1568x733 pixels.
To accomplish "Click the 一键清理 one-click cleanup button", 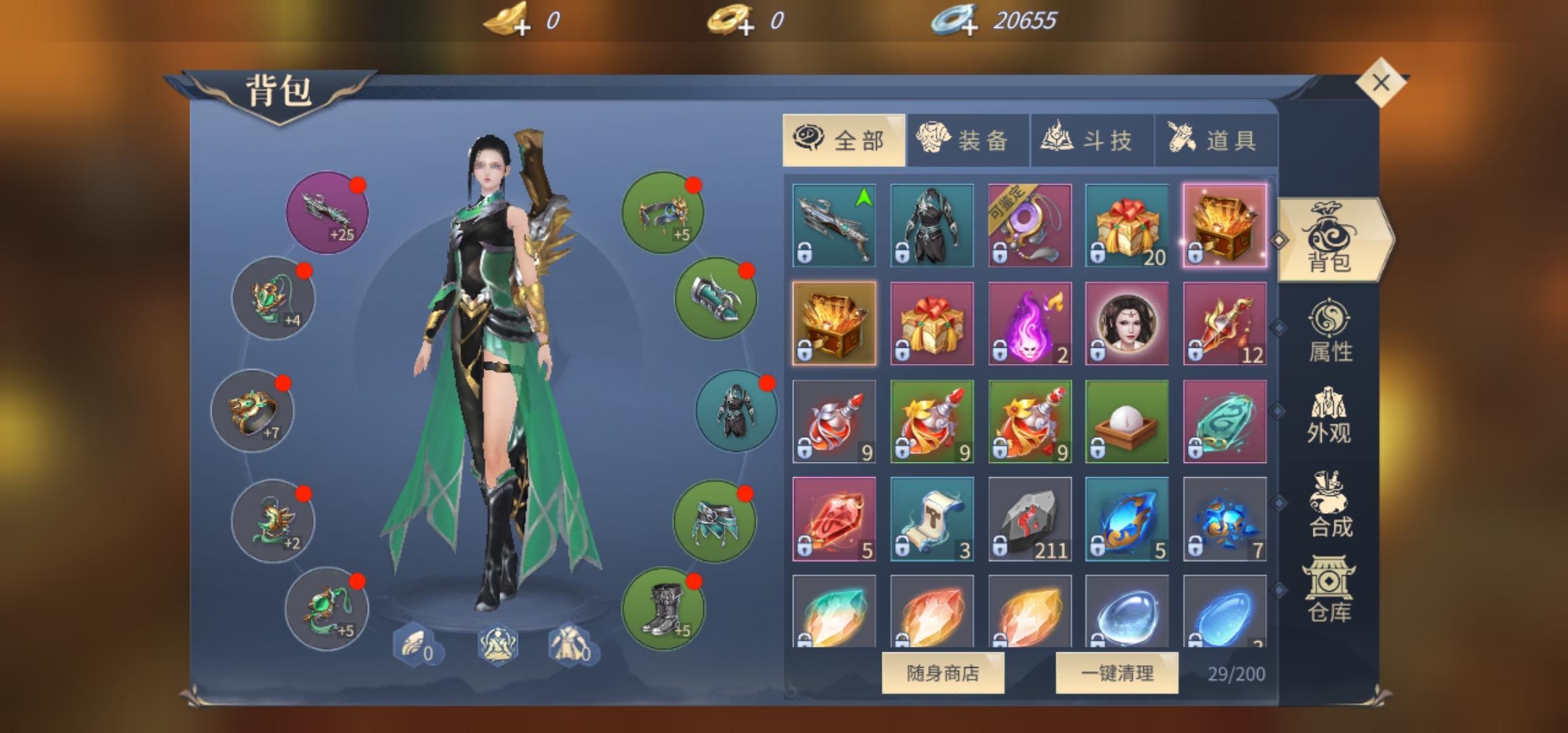I will (1117, 673).
